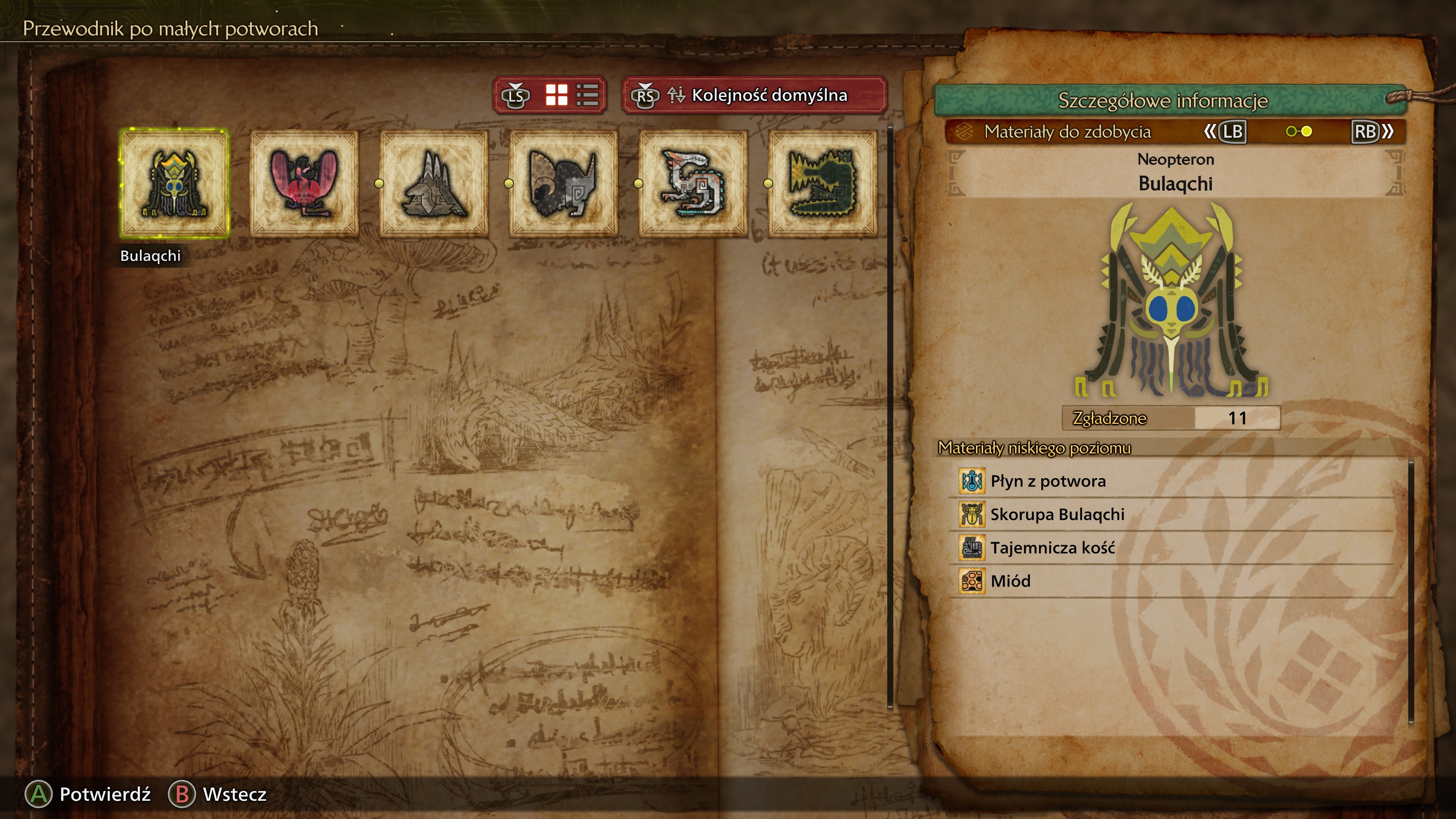Select the grey spiky rock monster tile
The image size is (1456, 819).
pos(433,183)
